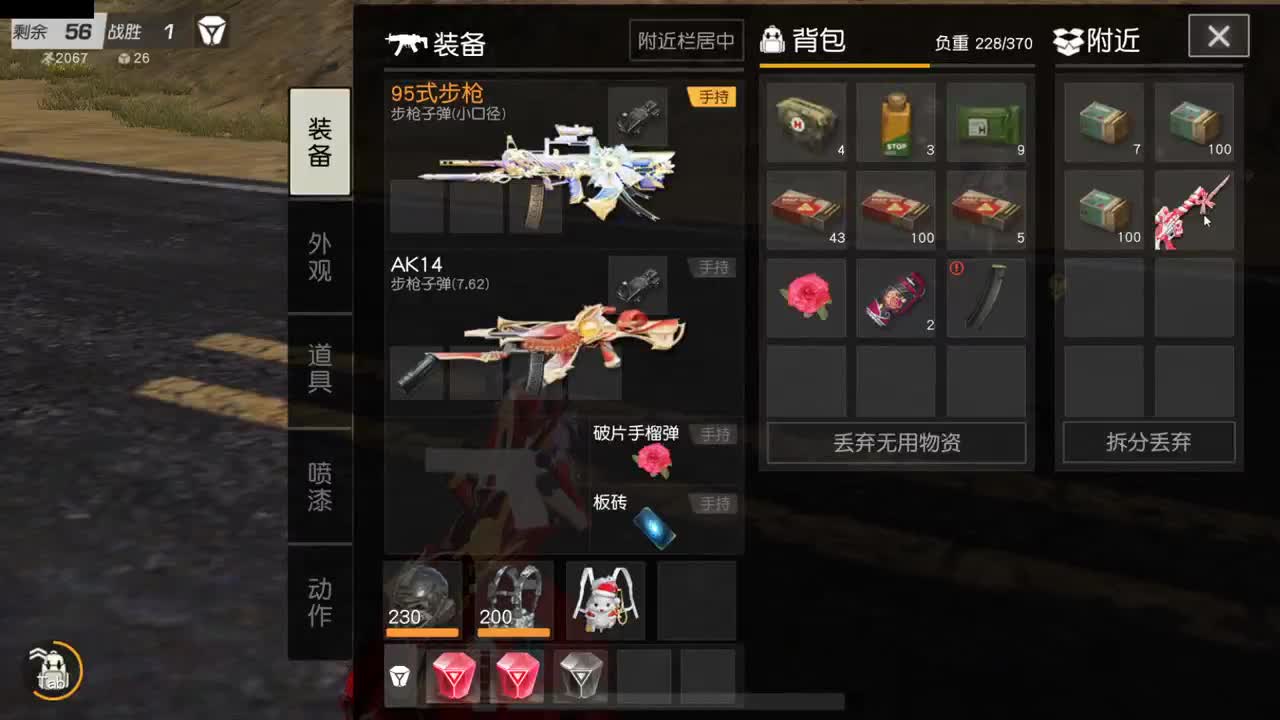The height and width of the screenshot is (720, 1280).
Task: Open the 喷漆 spray paint tab
Action: [320, 484]
